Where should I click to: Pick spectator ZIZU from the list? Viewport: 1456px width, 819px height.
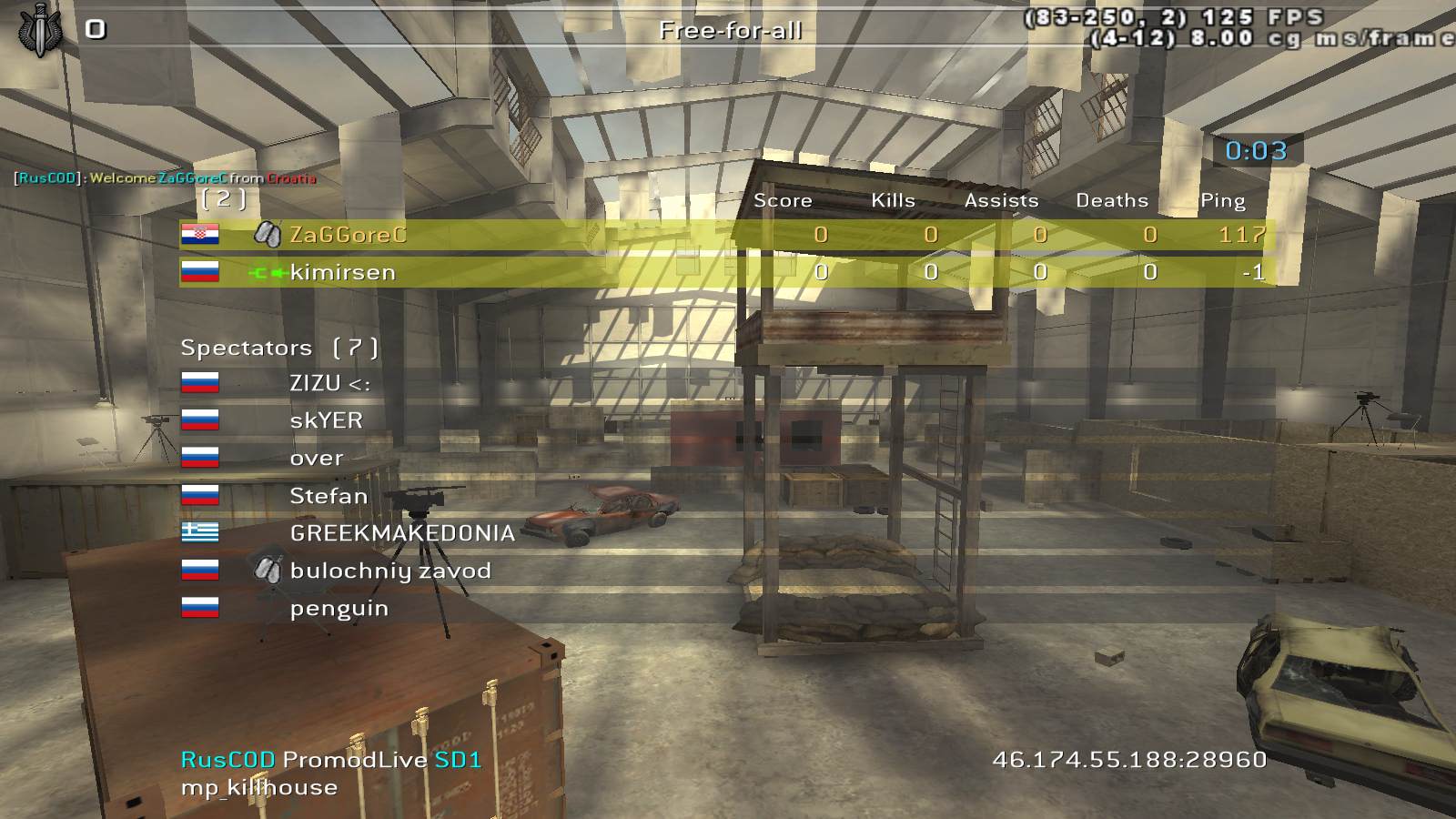click(x=329, y=383)
